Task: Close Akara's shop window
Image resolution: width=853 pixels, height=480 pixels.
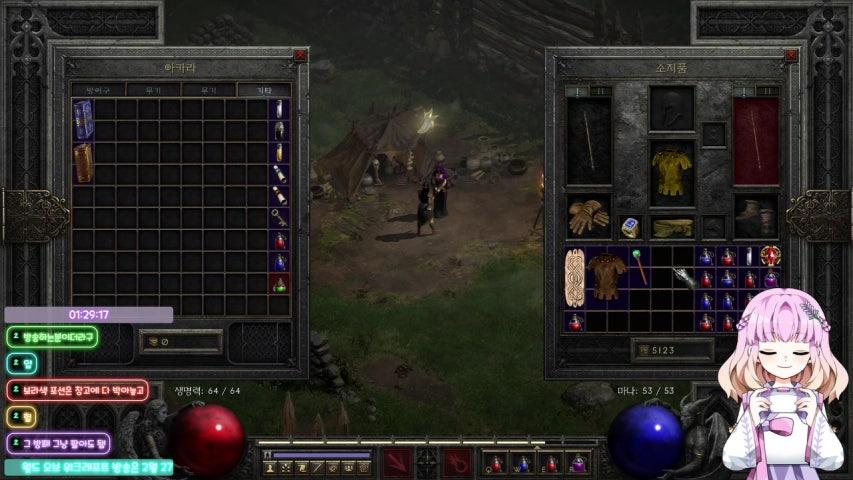Action: click(x=300, y=56)
